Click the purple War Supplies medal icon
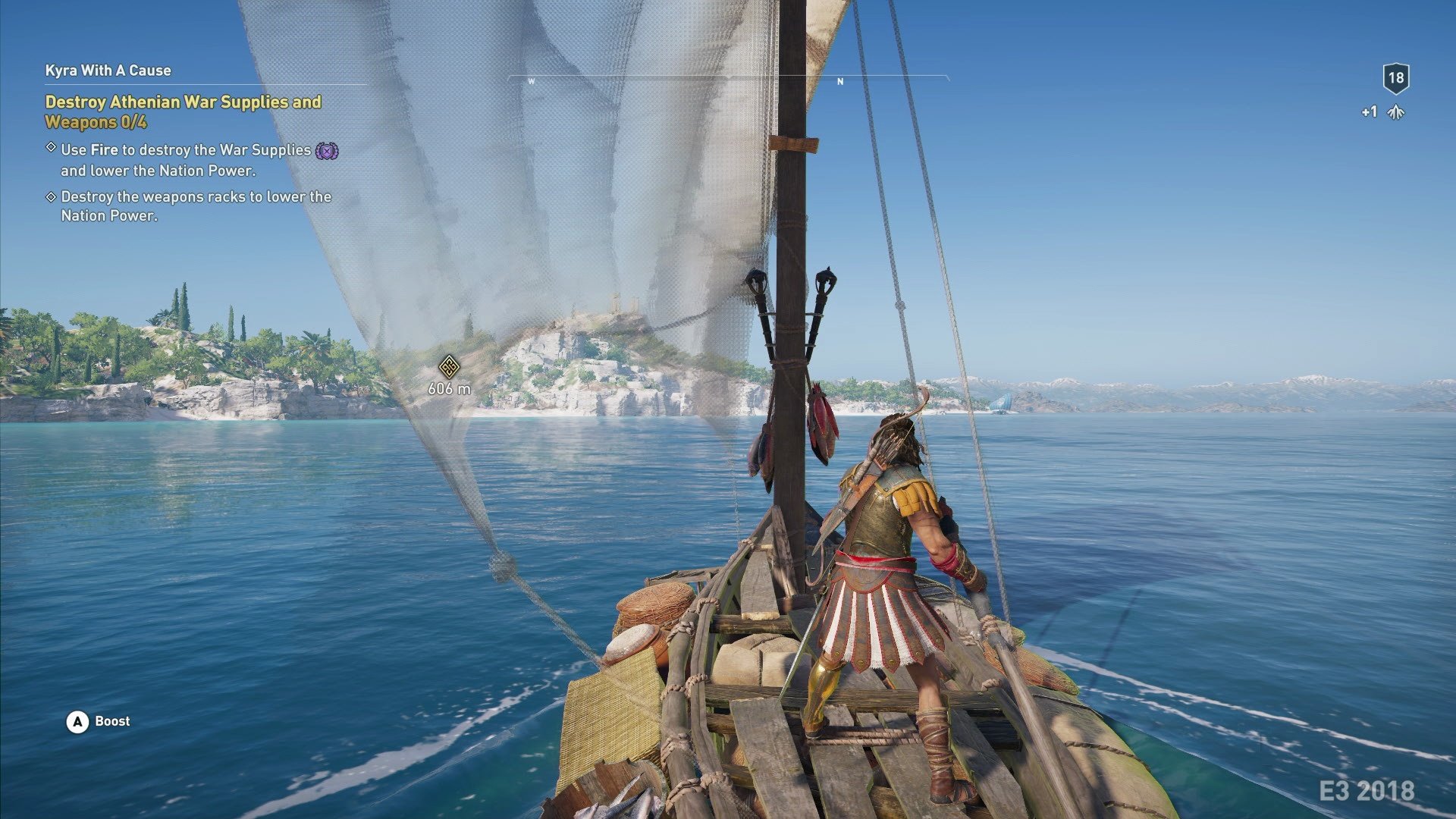Viewport: 1456px width, 819px height. coord(326,152)
